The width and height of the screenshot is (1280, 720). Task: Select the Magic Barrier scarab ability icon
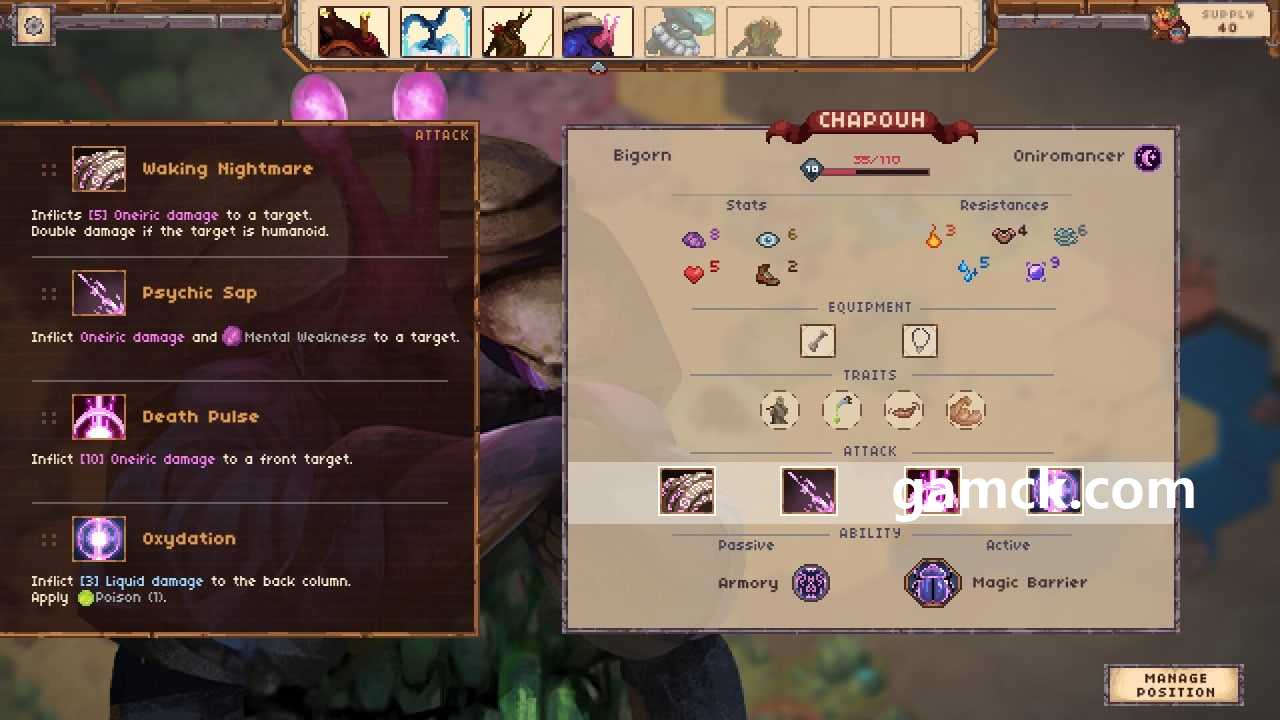[x=933, y=583]
